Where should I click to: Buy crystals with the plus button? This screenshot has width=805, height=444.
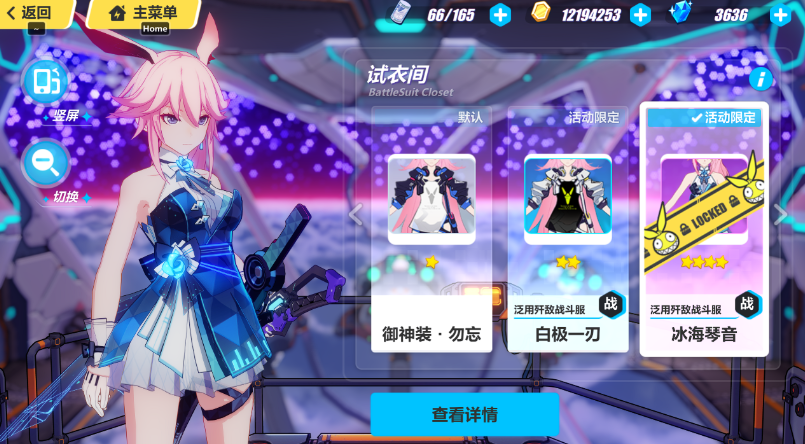781,14
